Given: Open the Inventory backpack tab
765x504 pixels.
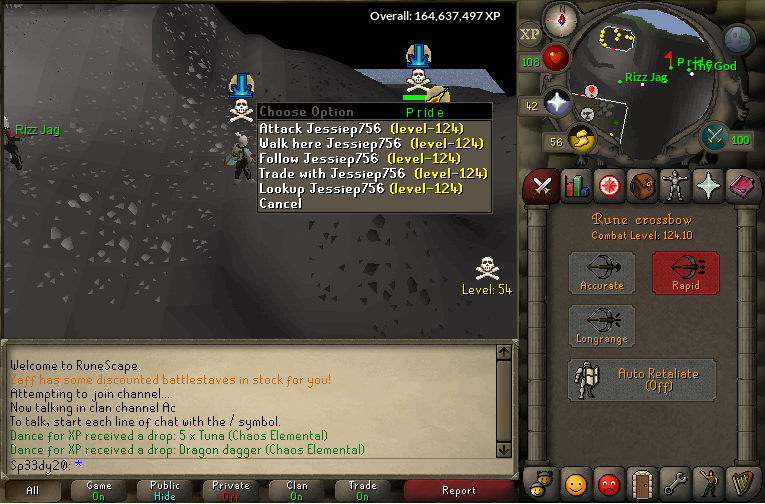Looking at the screenshot, I should pos(641,185).
